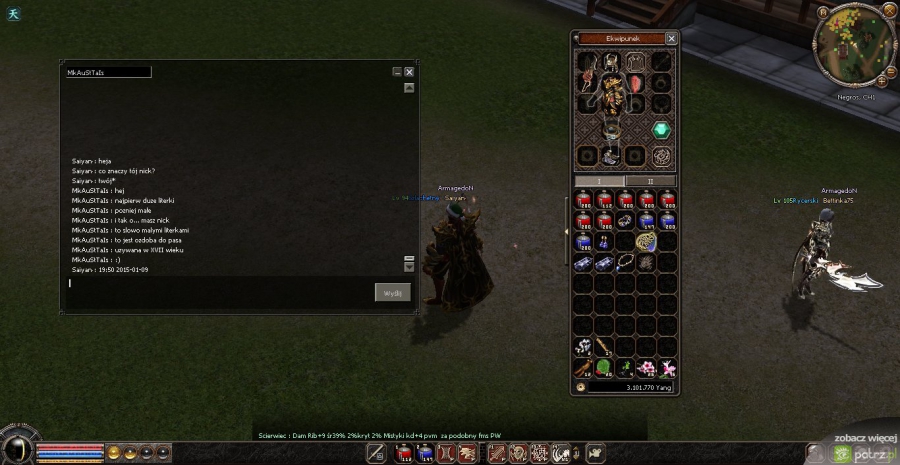The image size is (900, 465).
Task: Use the blue potion on the quickbar
Action: [424, 454]
